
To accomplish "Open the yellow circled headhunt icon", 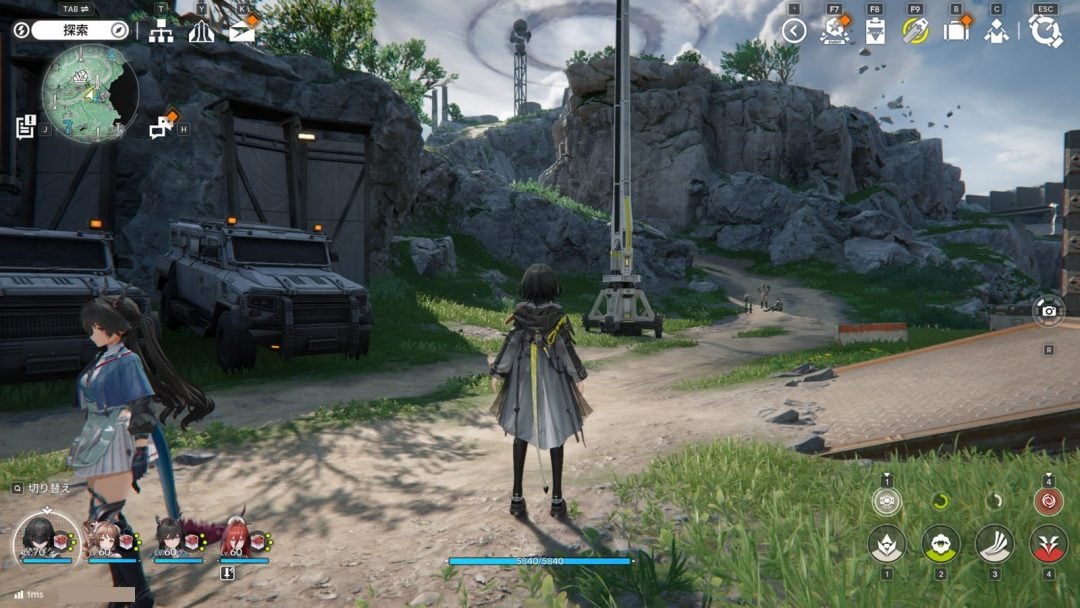I will (x=915, y=31).
